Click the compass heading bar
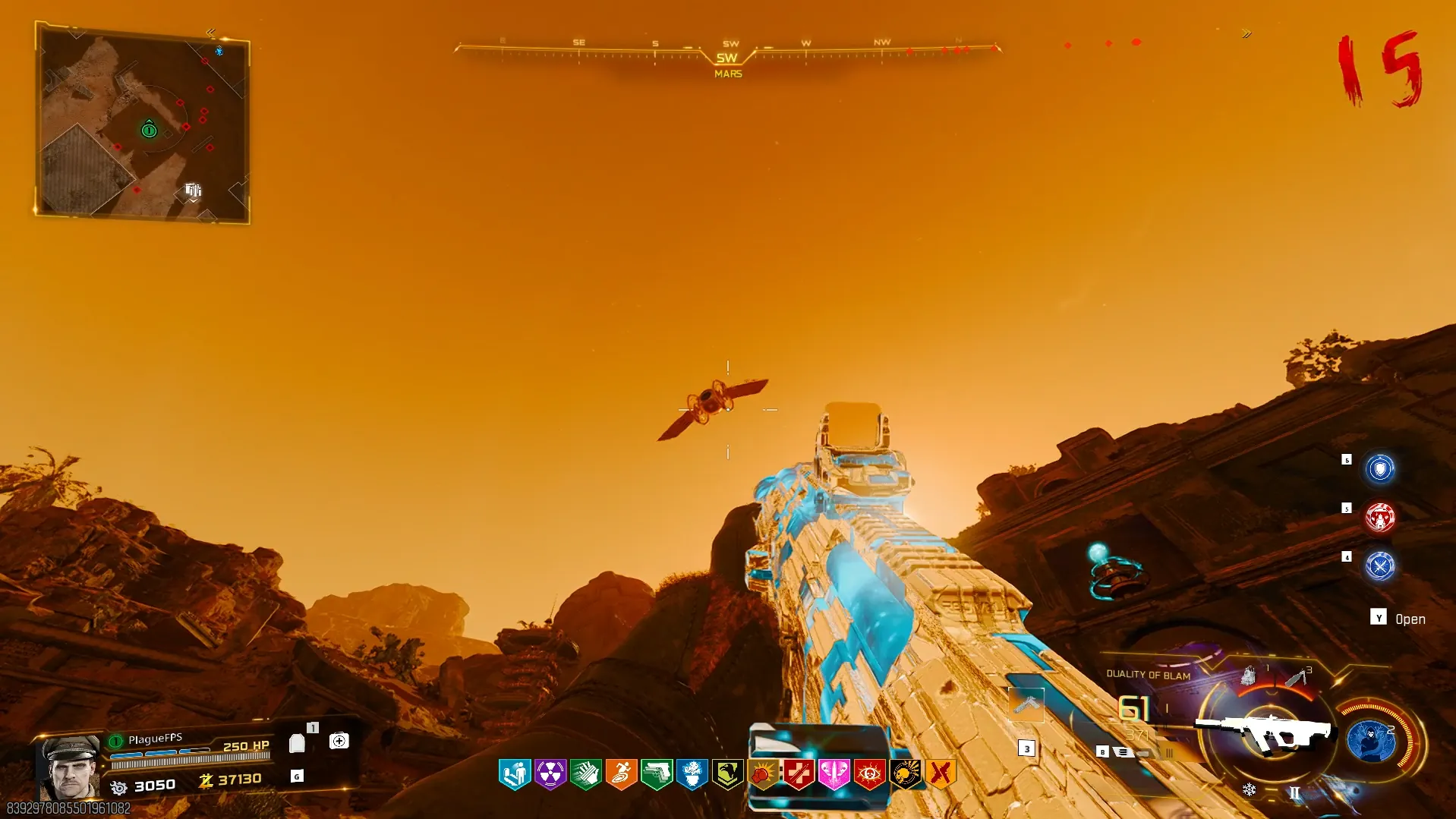This screenshot has width=1456, height=819. (x=727, y=52)
